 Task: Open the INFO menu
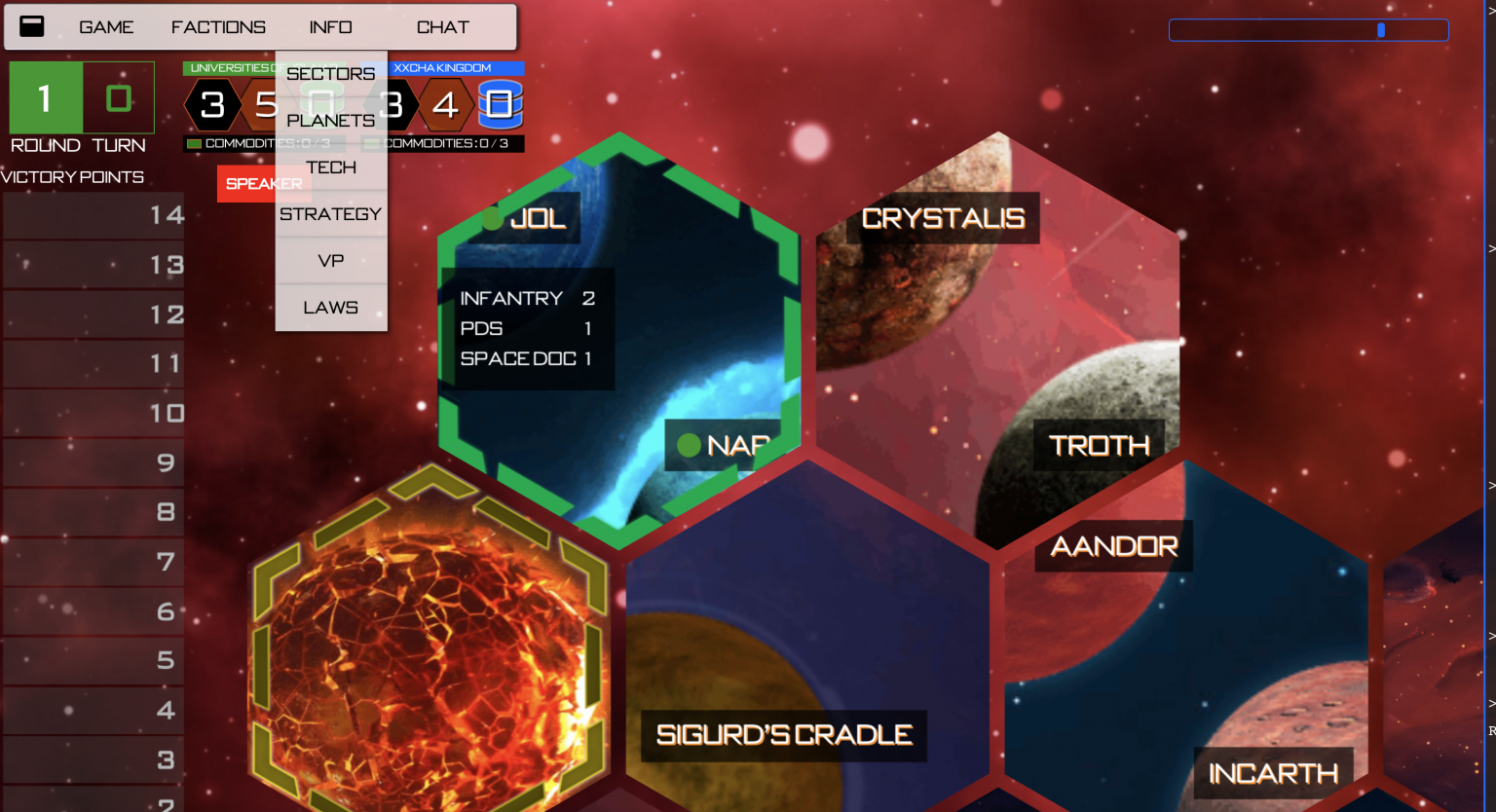pyautogui.click(x=331, y=27)
